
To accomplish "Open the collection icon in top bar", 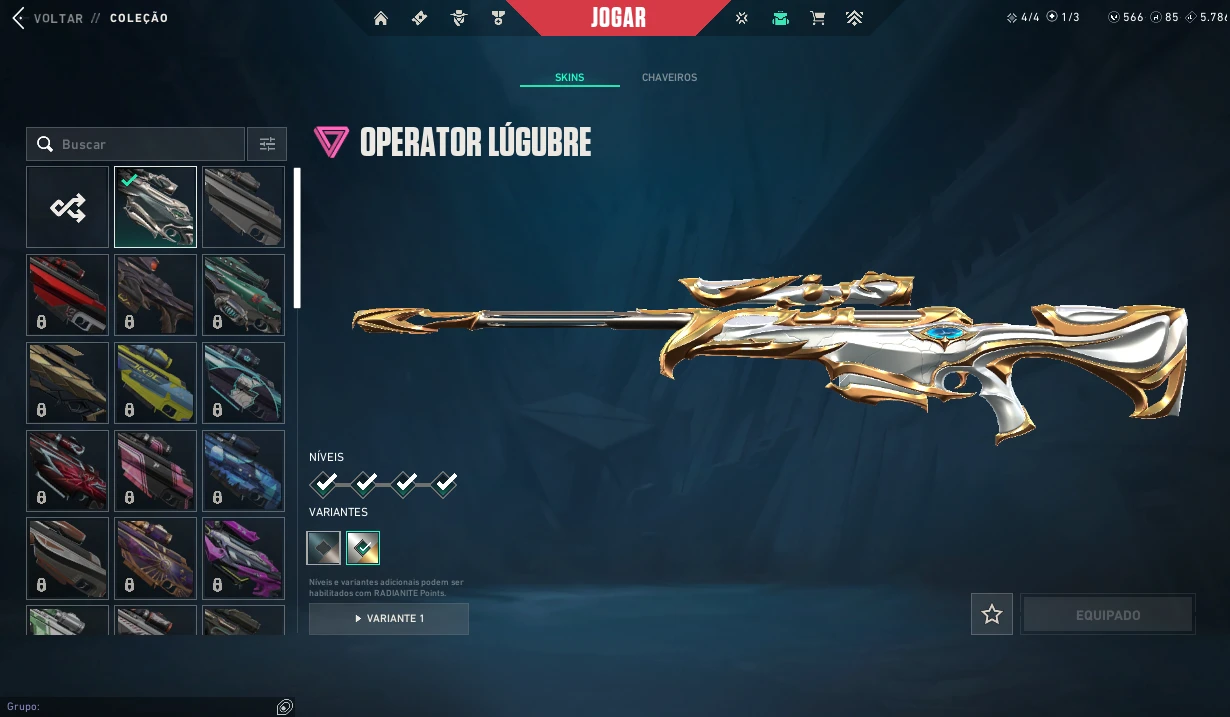I will click(780, 18).
